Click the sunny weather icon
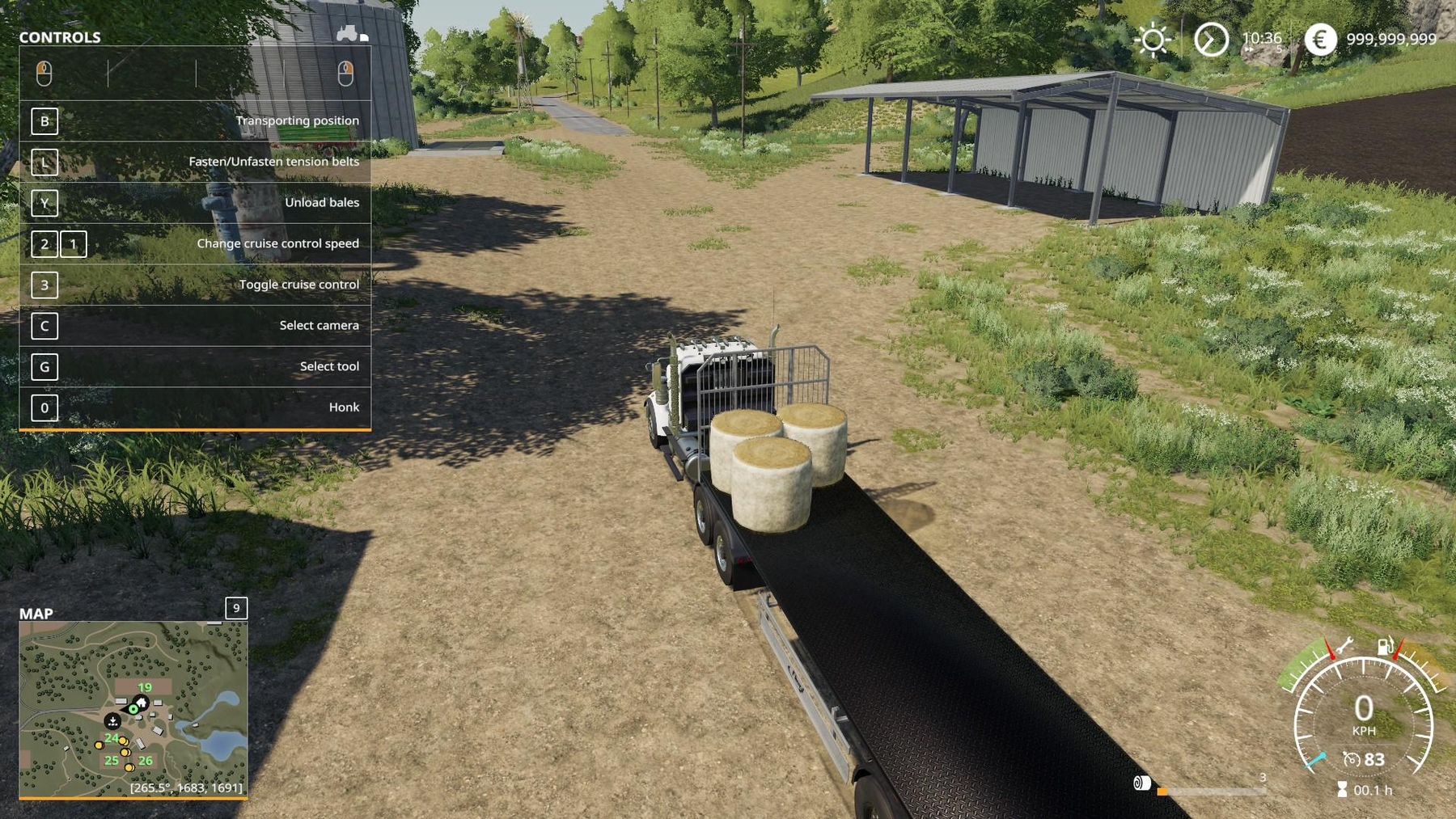The height and width of the screenshot is (819, 1456). point(1153,40)
